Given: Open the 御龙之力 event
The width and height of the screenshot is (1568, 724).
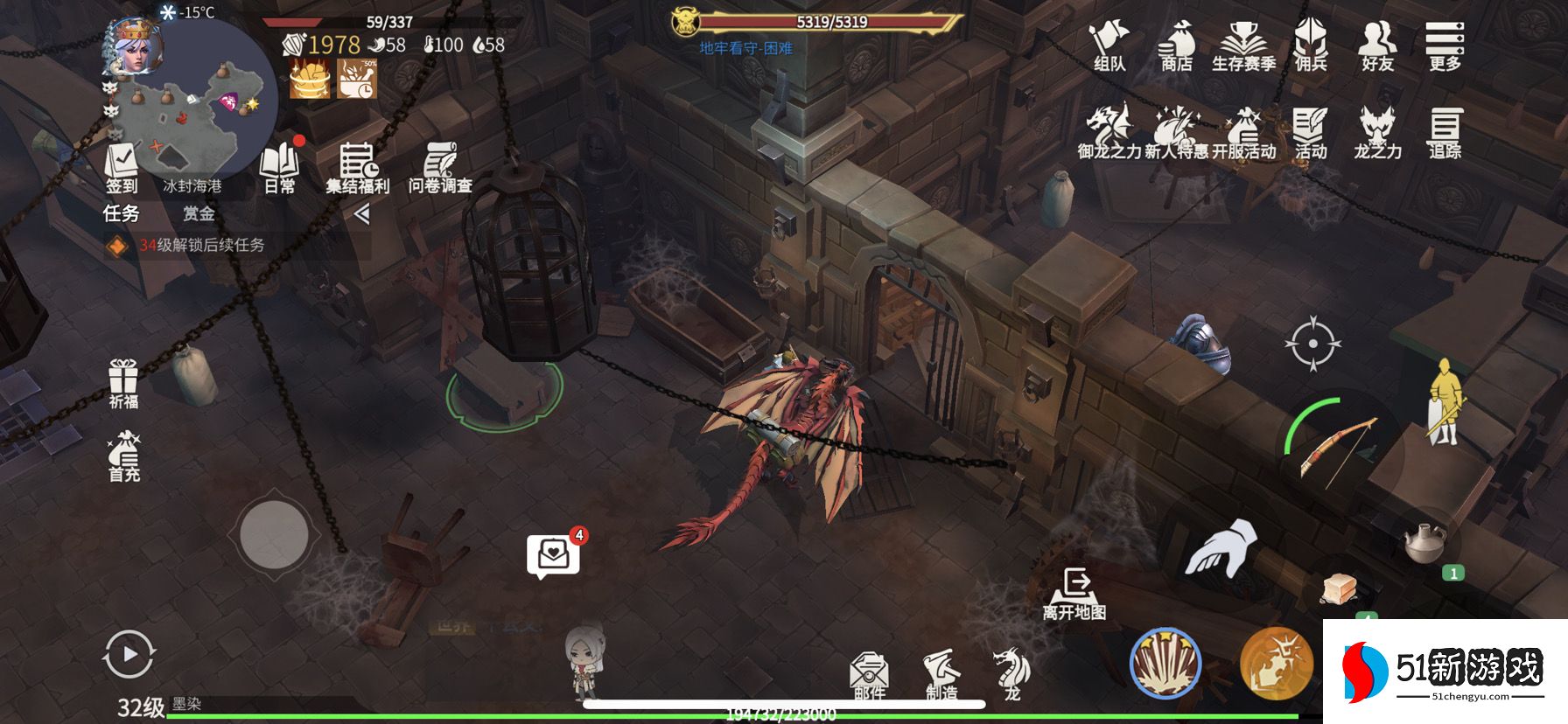Looking at the screenshot, I should [x=1109, y=133].
